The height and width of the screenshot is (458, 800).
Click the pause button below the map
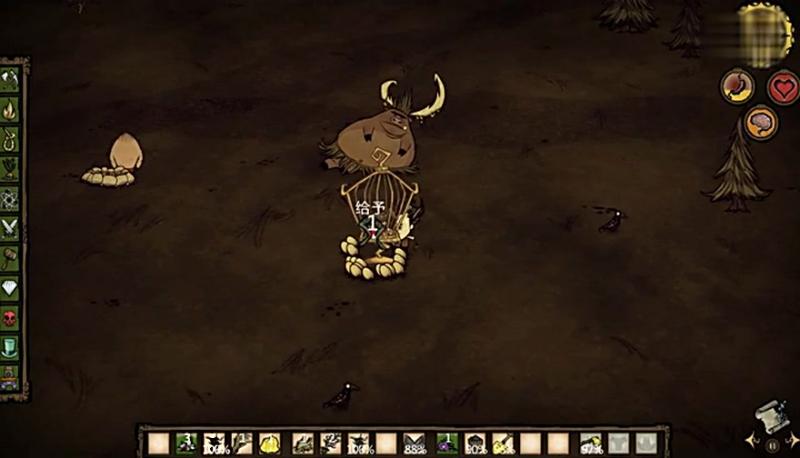click(x=772, y=443)
